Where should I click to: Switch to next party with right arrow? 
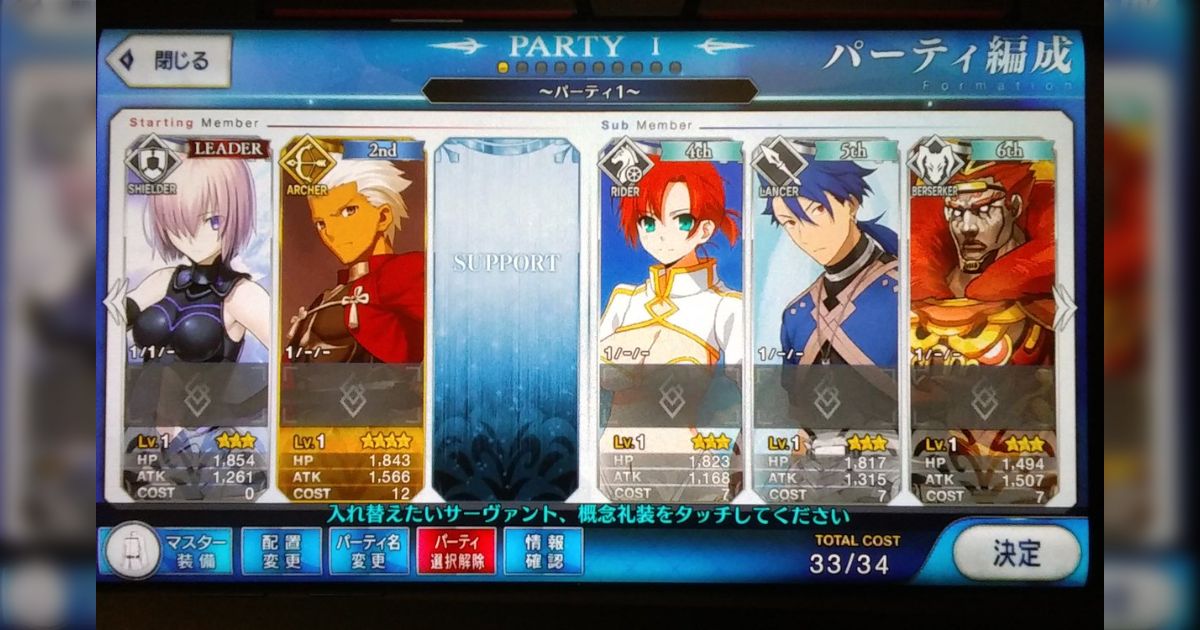[1064, 306]
